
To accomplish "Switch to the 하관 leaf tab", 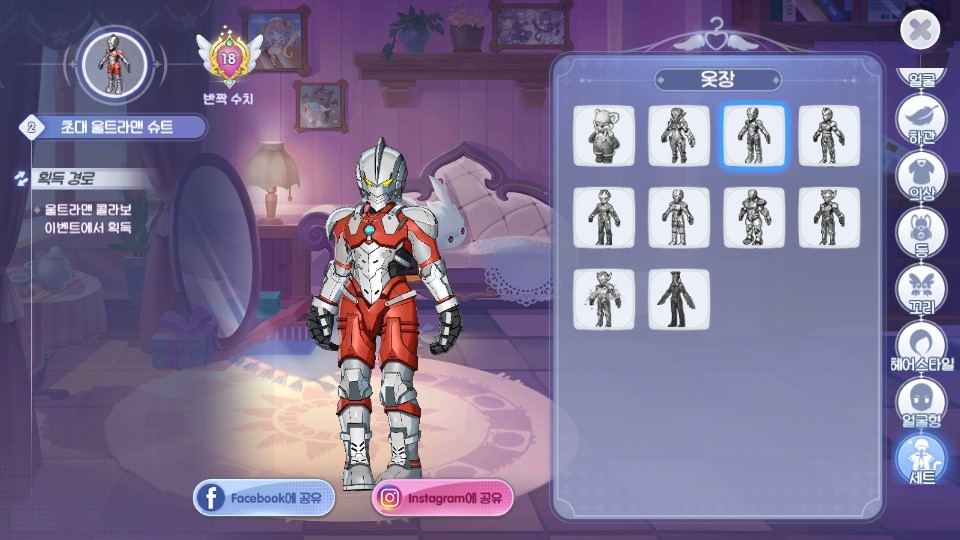I will 920,118.
